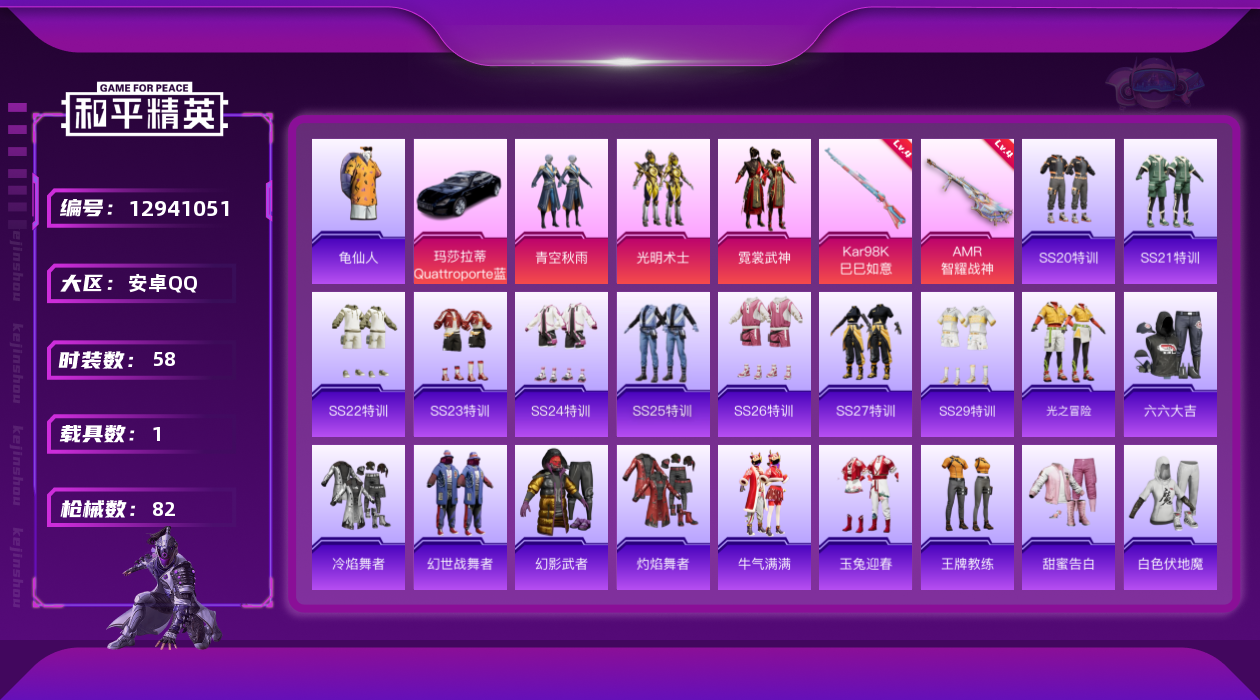The width and height of the screenshot is (1260, 700).
Task: Choose the SS27特训 outfit card
Action: pyautogui.click(x=866, y=364)
